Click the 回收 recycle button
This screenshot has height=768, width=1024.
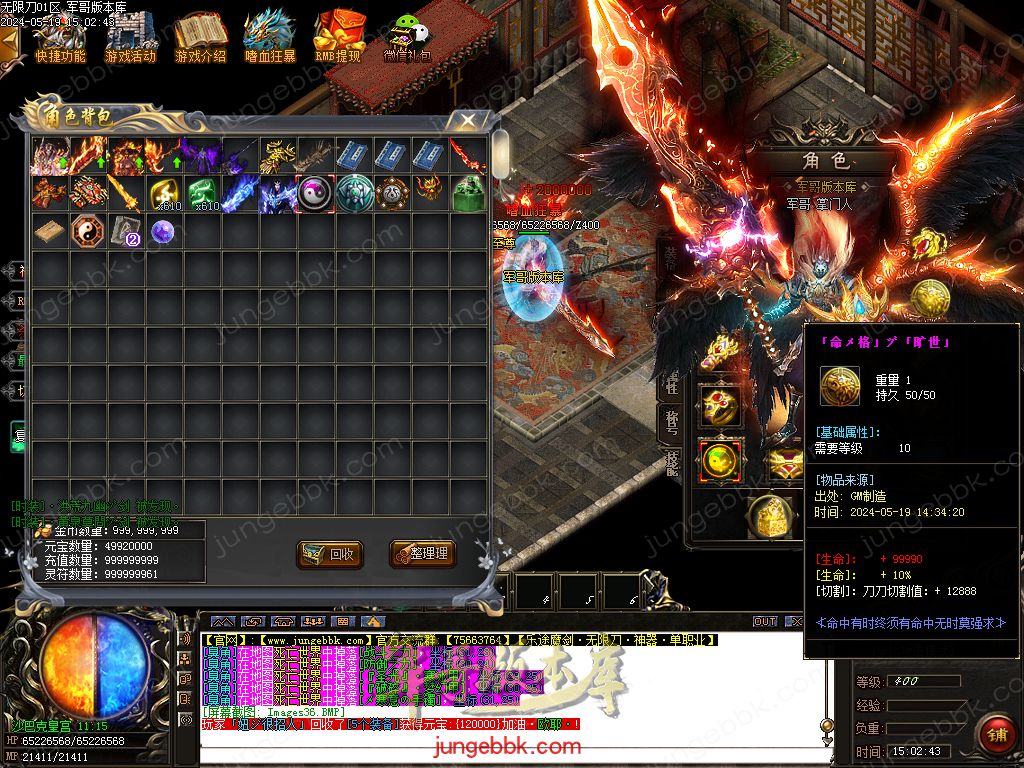329,553
